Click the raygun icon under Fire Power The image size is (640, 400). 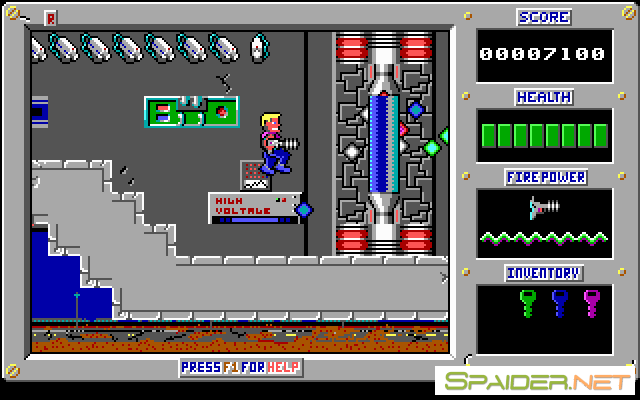coord(544,209)
